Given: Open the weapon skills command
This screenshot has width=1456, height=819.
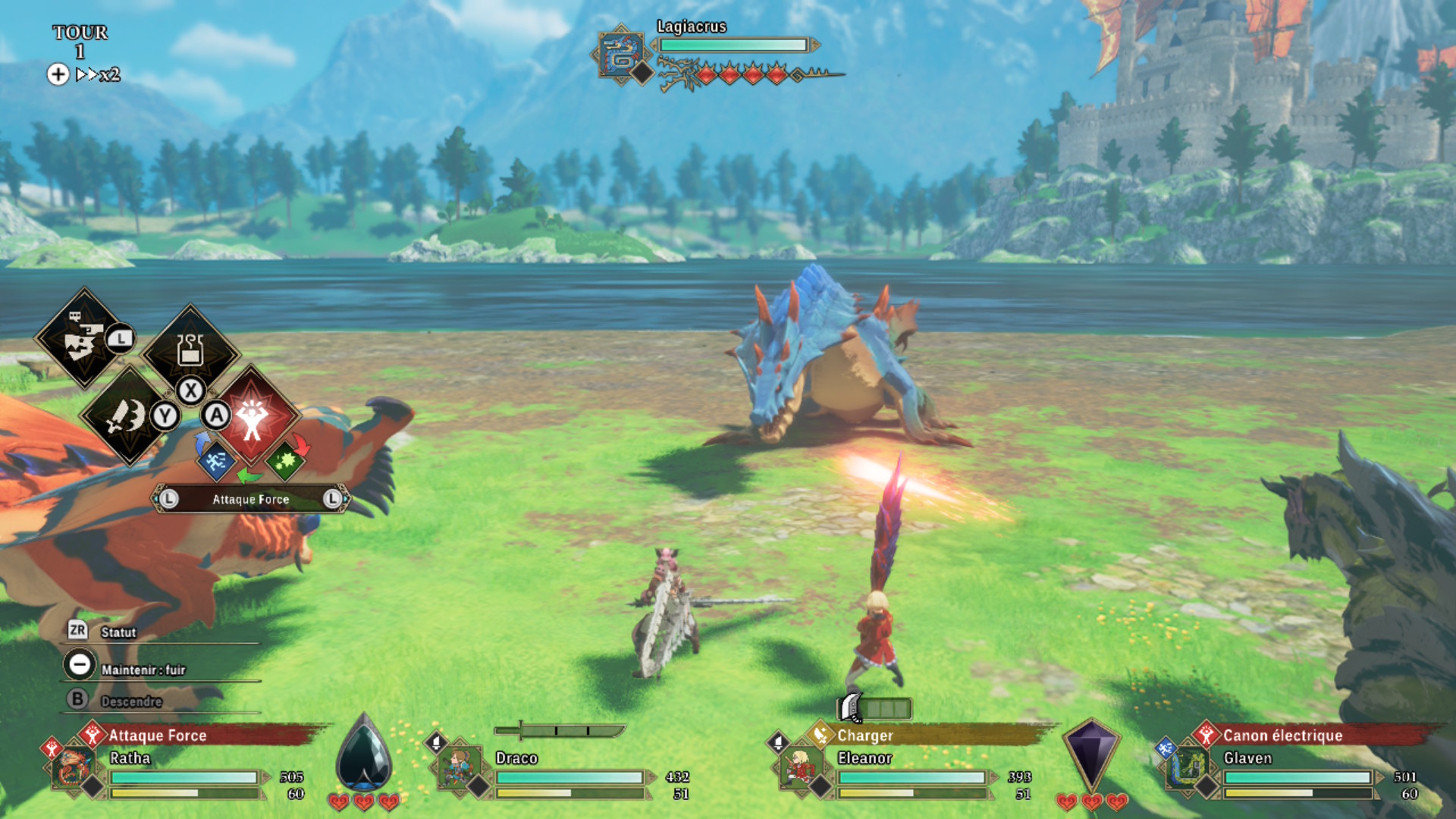Looking at the screenshot, I should [127, 416].
